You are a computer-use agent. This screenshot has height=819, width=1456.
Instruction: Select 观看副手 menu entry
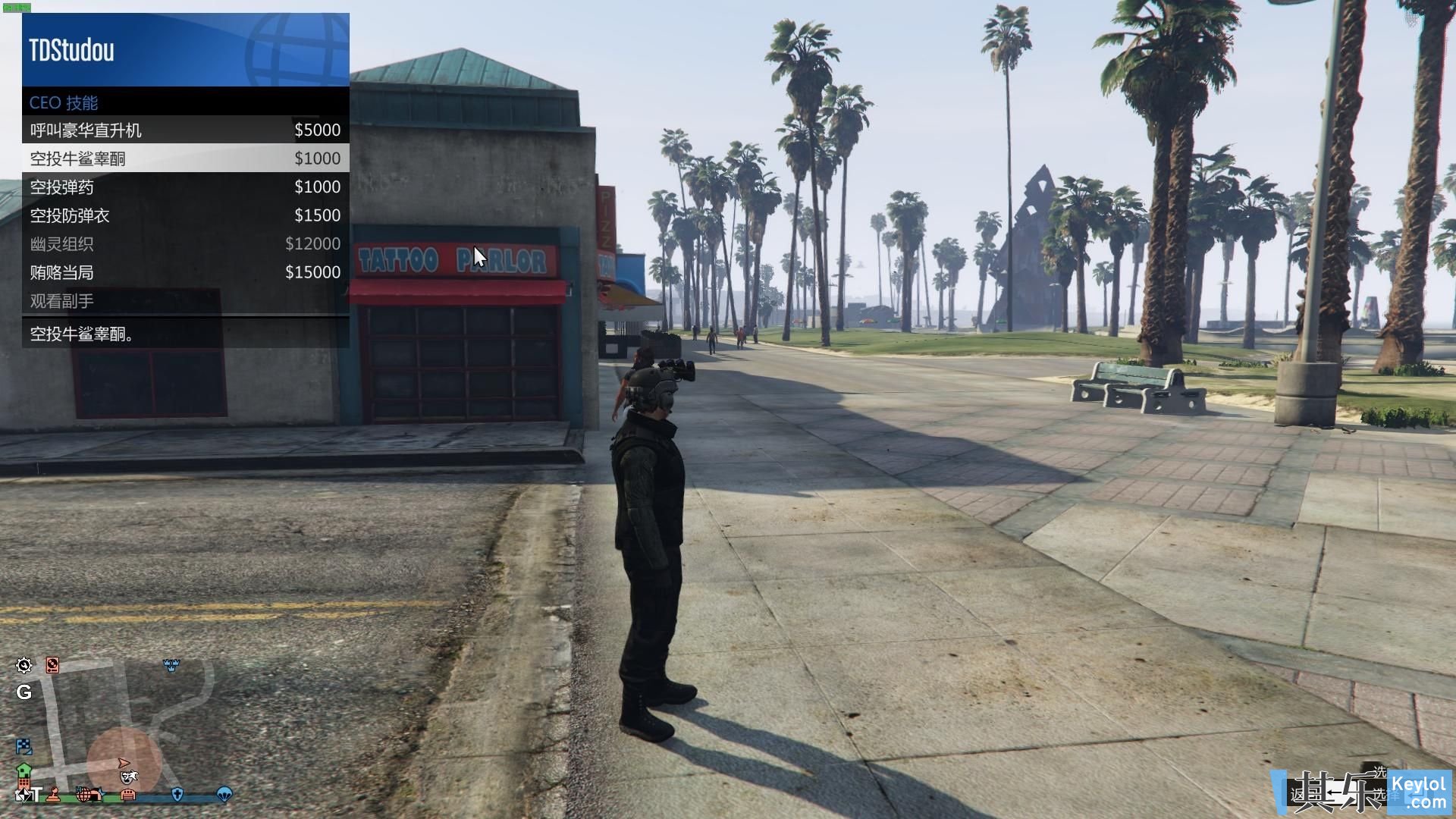tap(185, 301)
